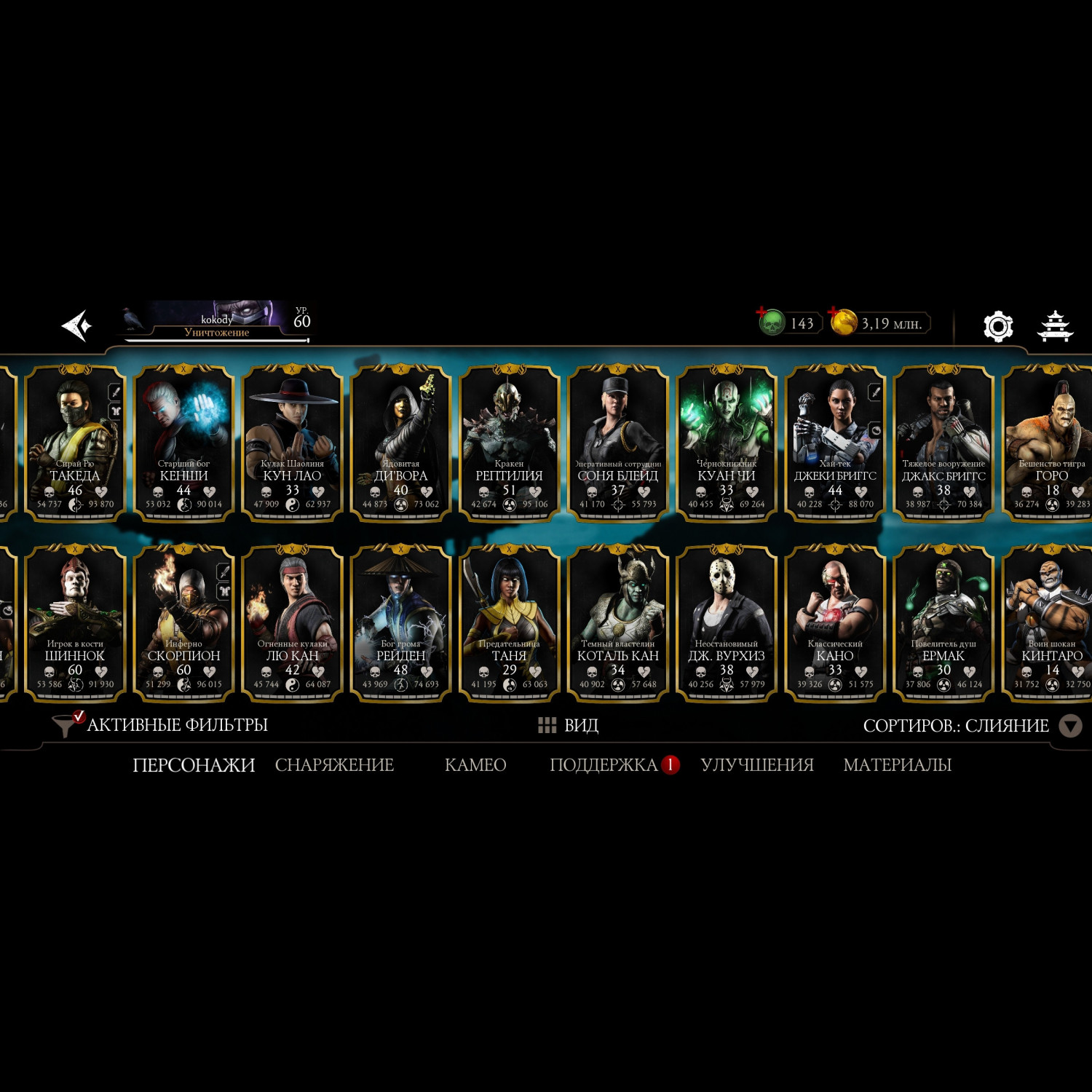Pick the Рейден character card
The height and width of the screenshot is (1092, 1092).
tap(400, 623)
